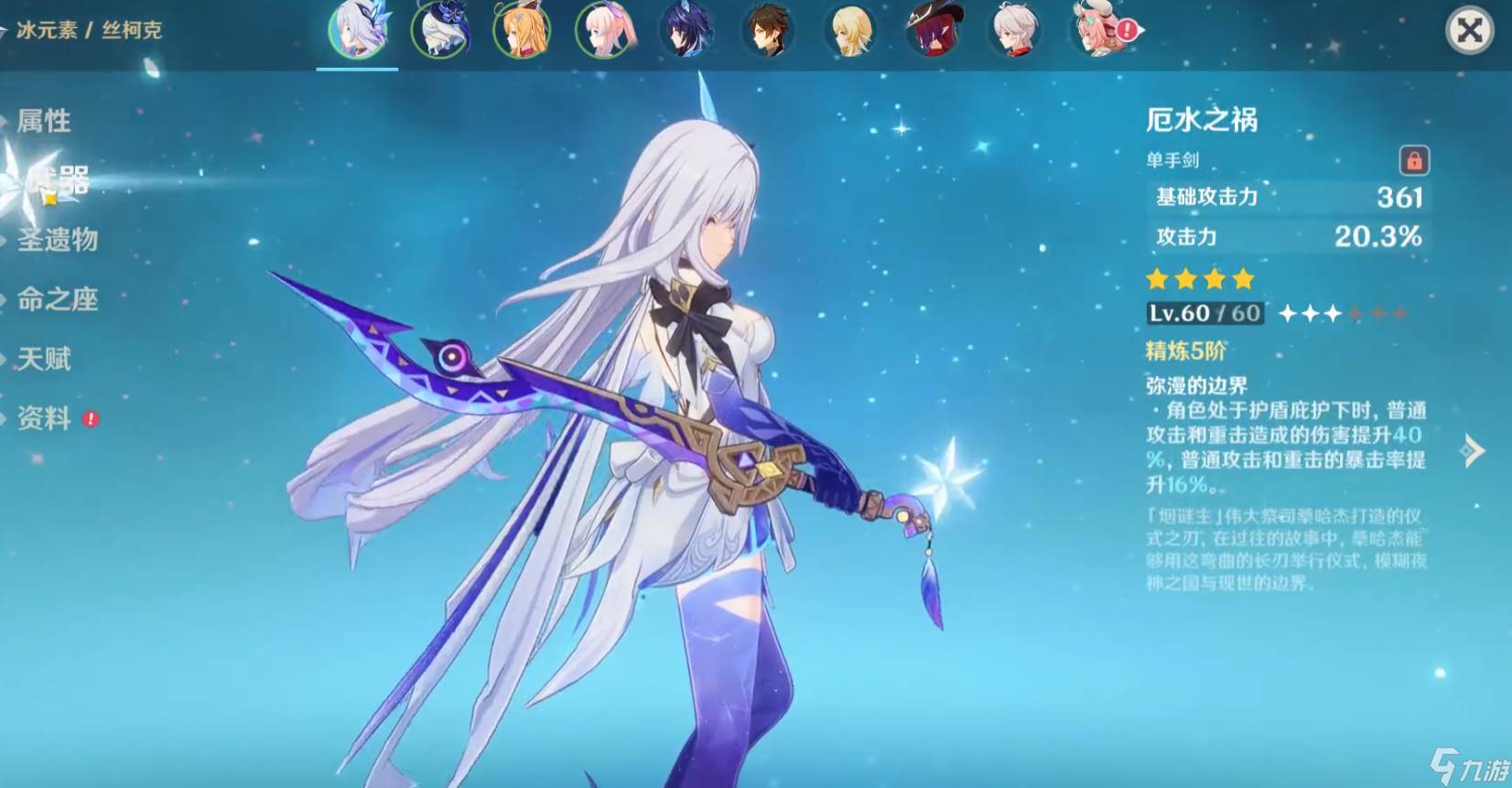Choose the orange-haired character portrait

(x=522, y=31)
